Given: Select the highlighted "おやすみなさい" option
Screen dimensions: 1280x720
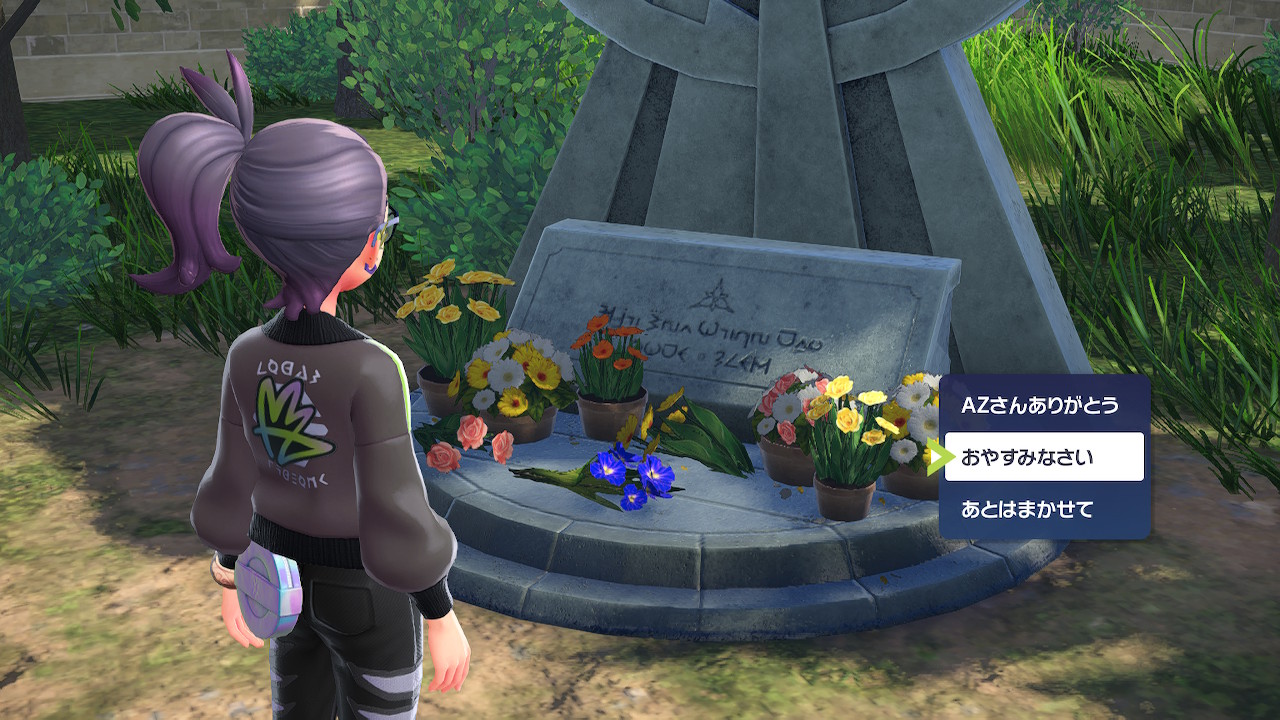Looking at the screenshot, I should point(1043,457).
